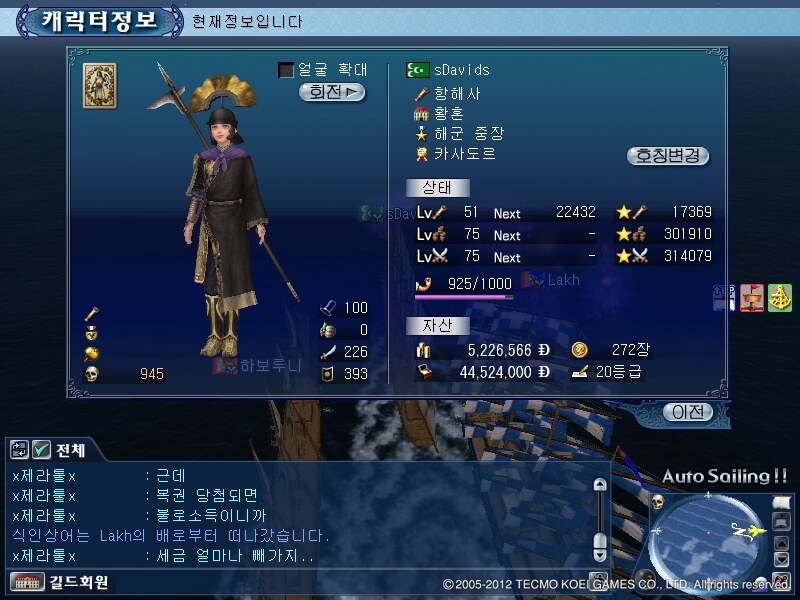The image size is (800, 600).
Task: Switch to the 전체 chat tab
Action: click(71, 449)
